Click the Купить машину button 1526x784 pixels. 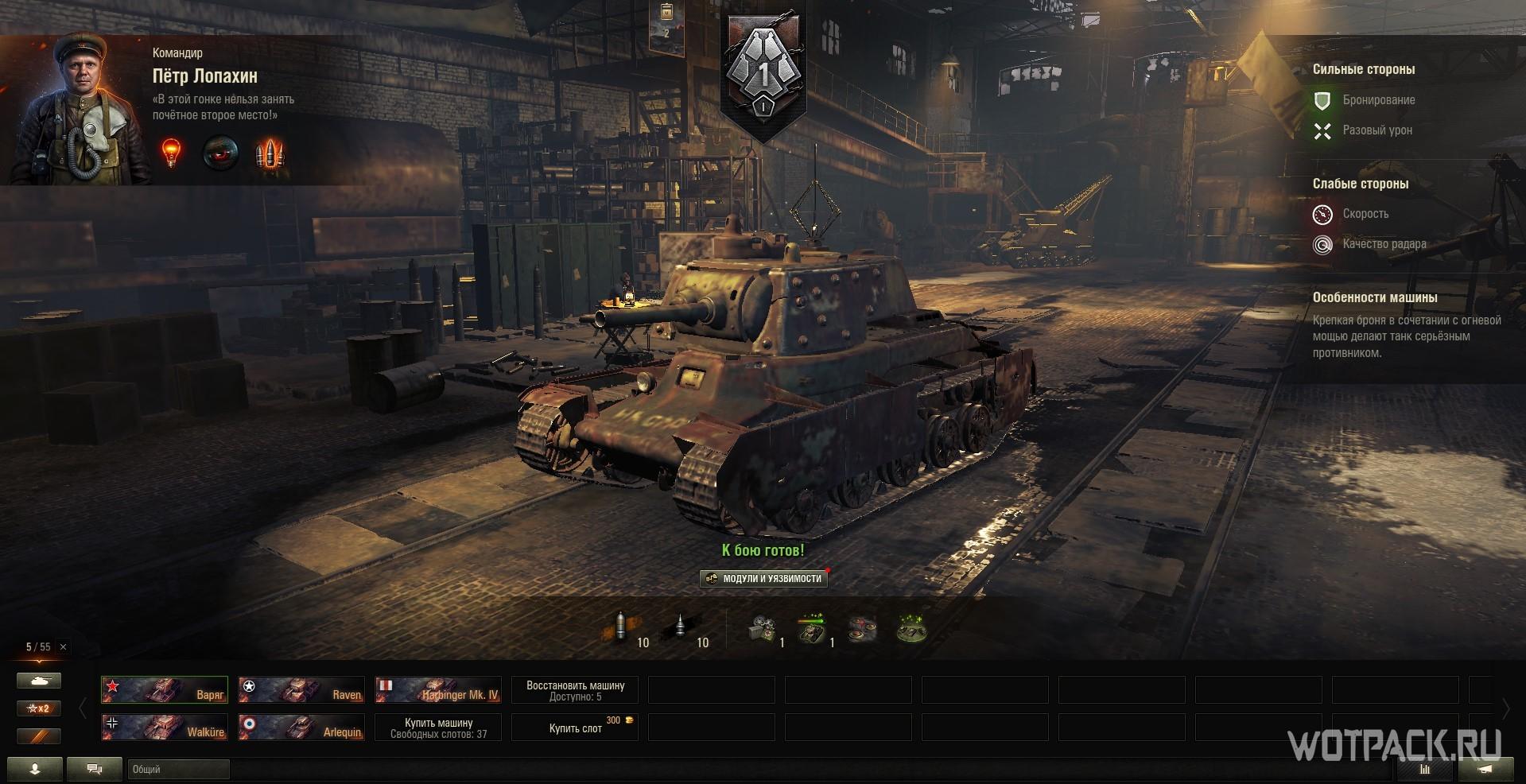[438, 727]
